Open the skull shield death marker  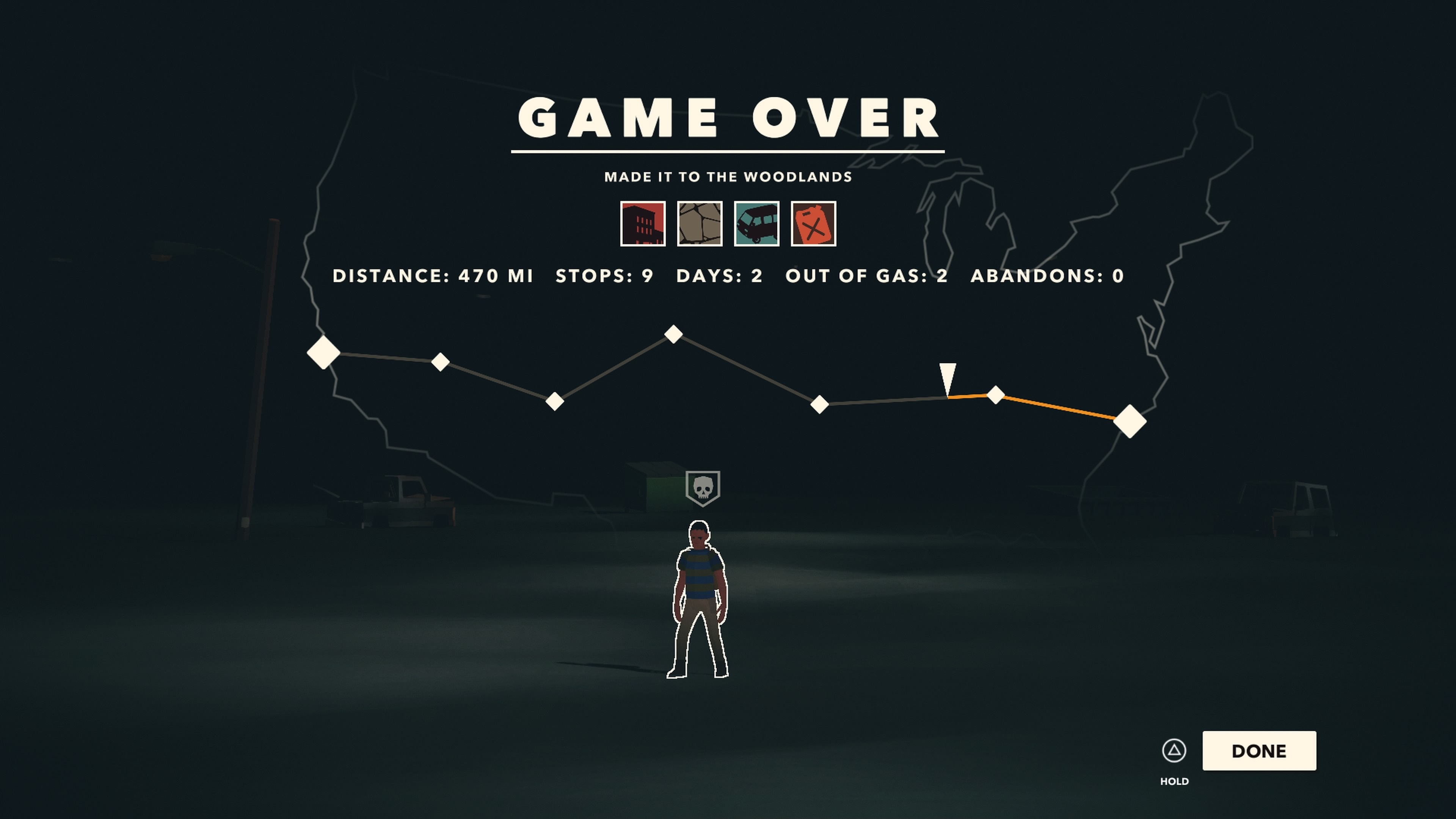[x=704, y=489]
